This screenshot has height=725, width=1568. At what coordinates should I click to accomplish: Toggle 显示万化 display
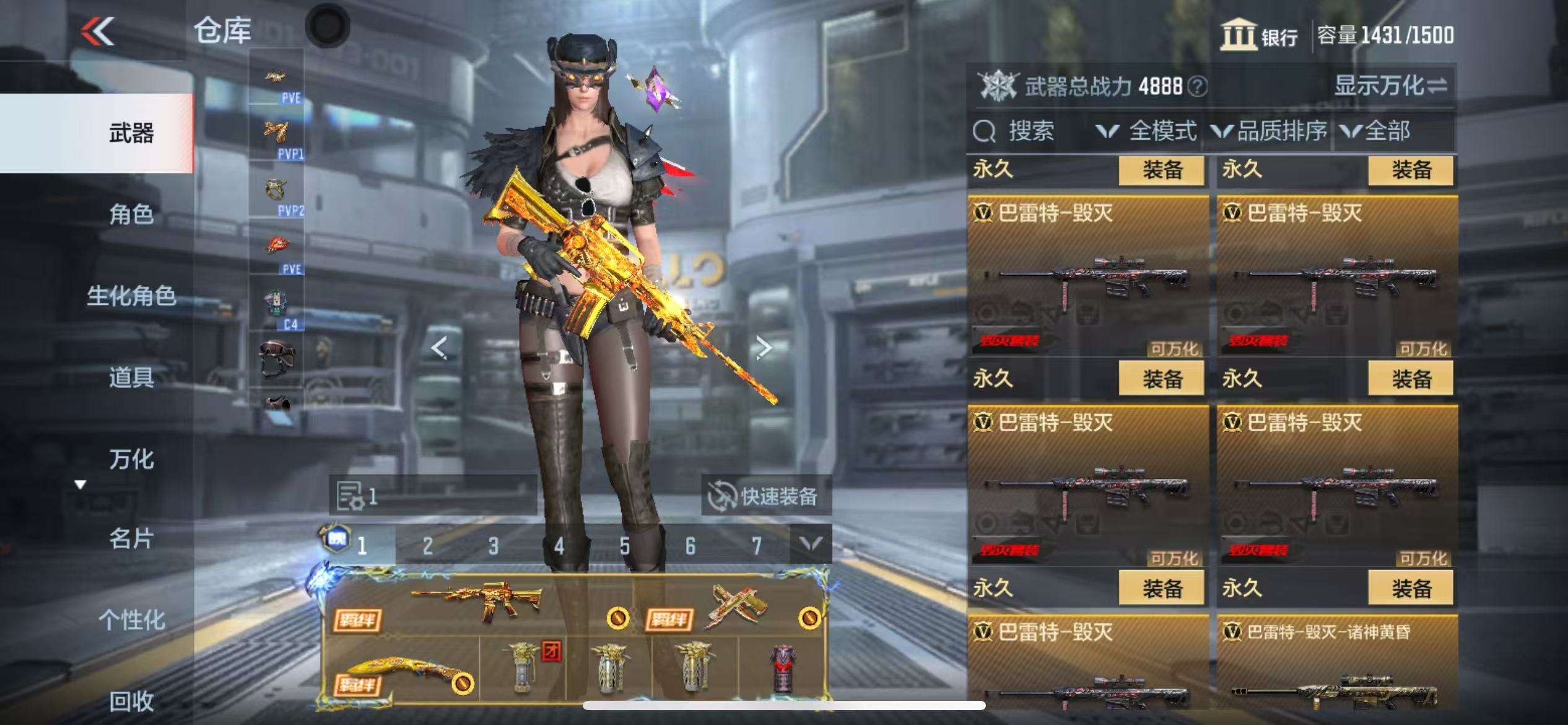coord(1390,86)
